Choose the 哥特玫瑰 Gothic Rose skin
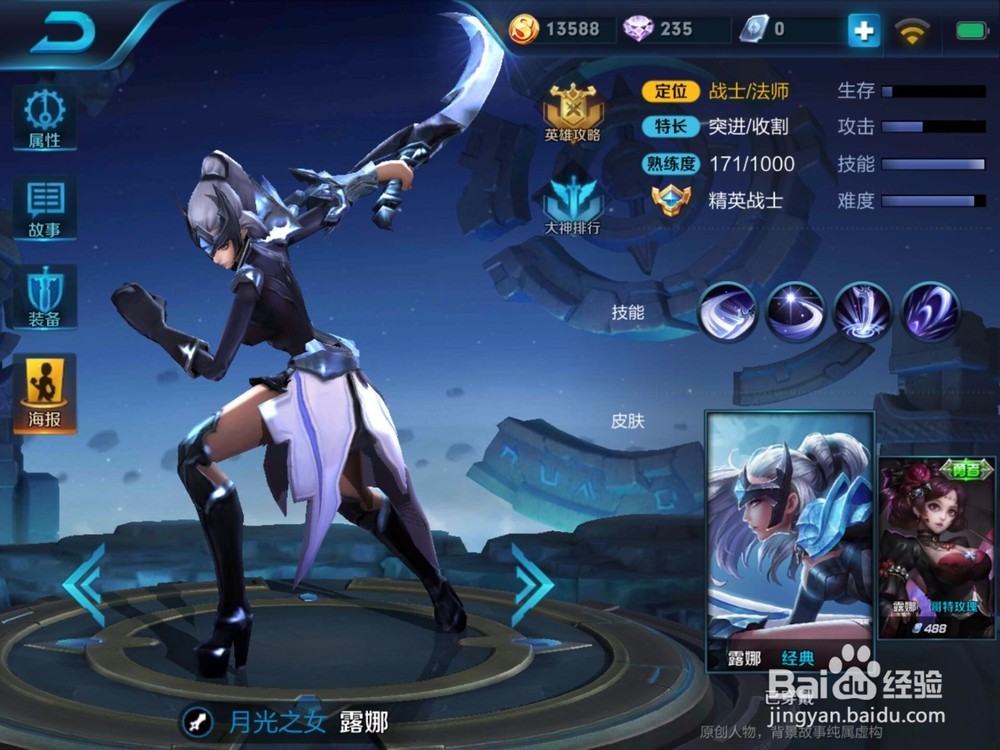The width and height of the screenshot is (1000, 750). click(938, 540)
